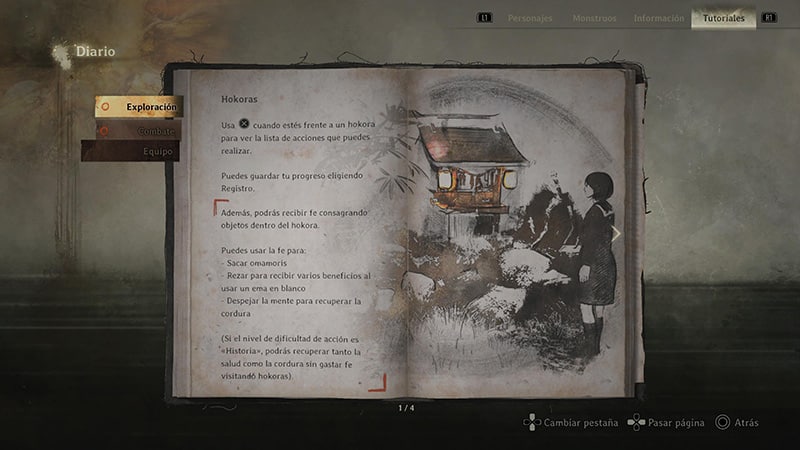Show the Tutoriales tab
This screenshot has width=800, height=450.
pos(723,18)
